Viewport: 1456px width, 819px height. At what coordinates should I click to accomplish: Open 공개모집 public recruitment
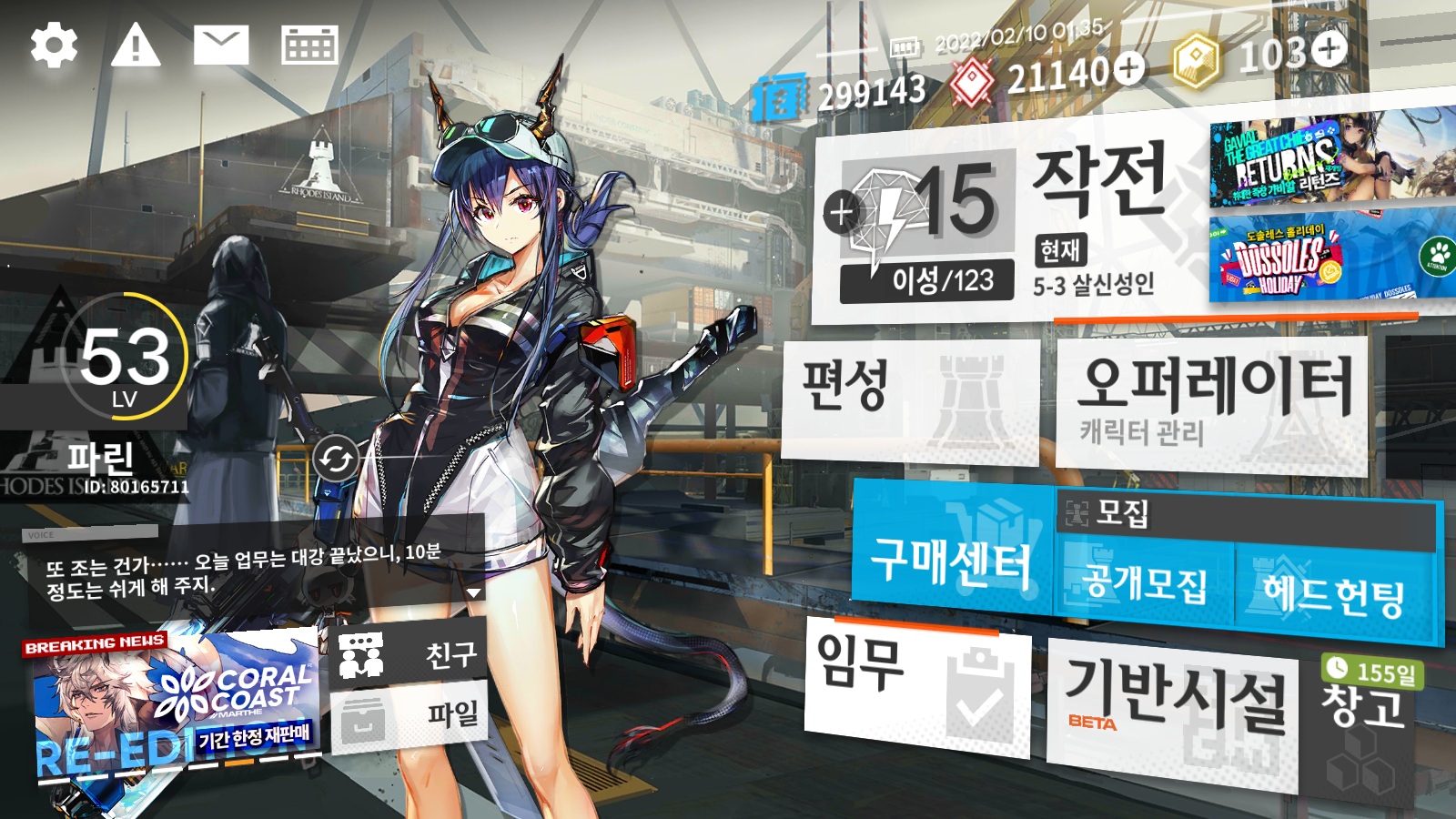[1144, 584]
